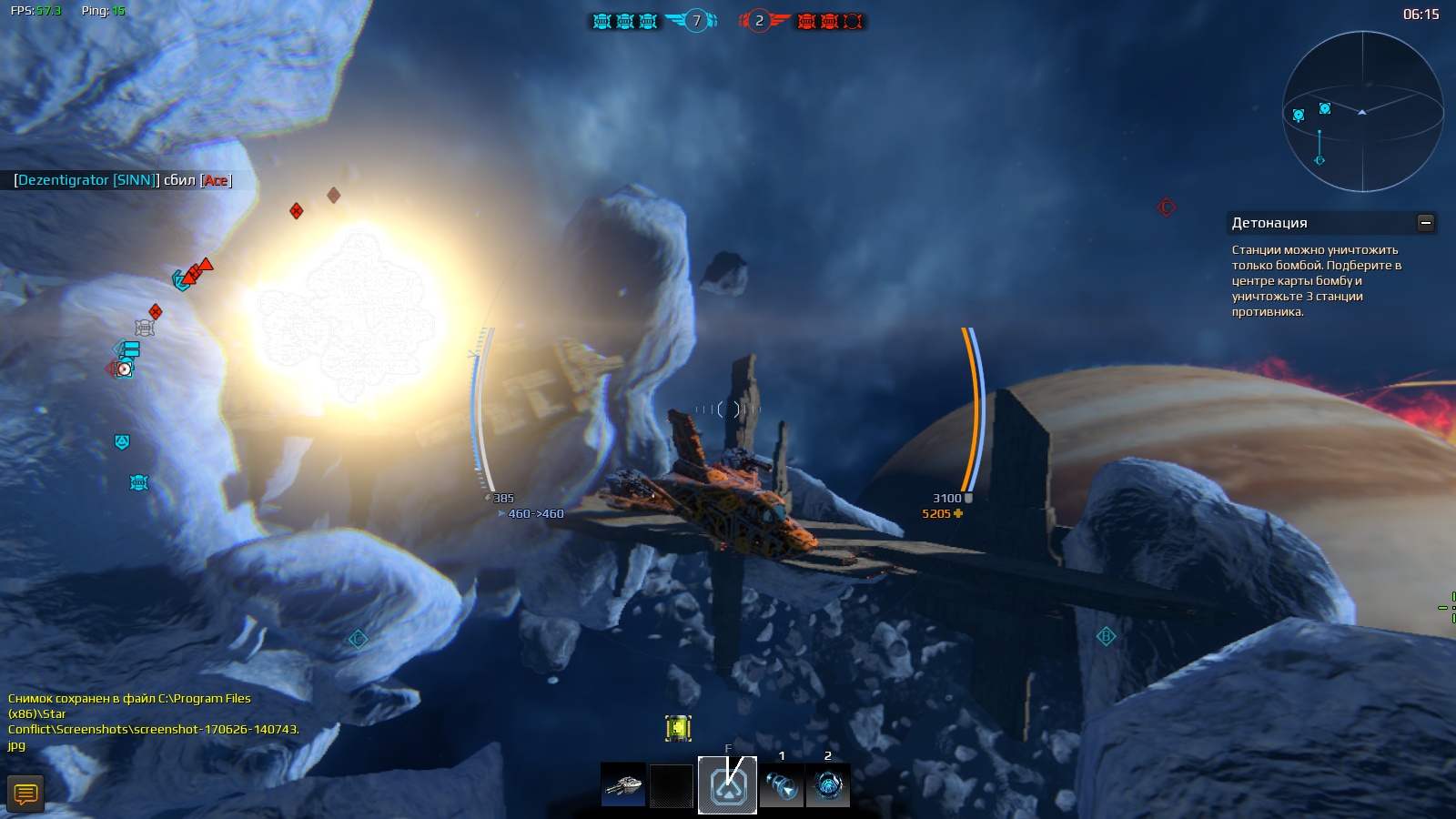Click the blue team score badge

[696, 21]
